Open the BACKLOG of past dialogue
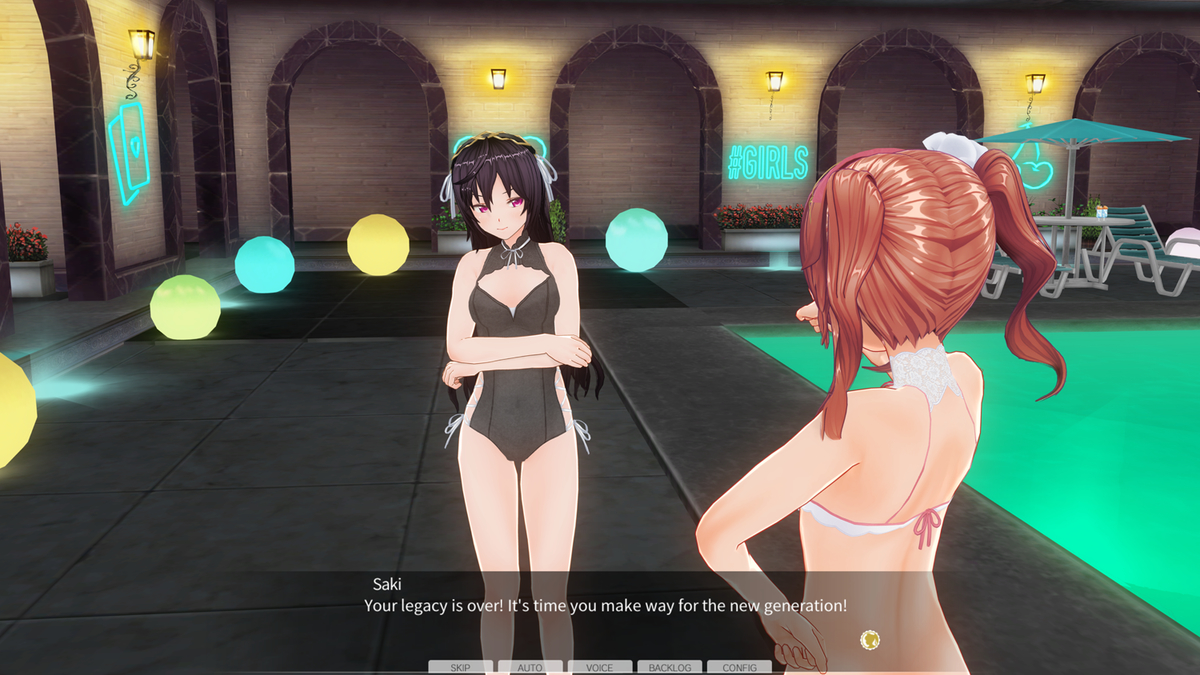Viewport: 1200px width, 675px height. pyautogui.click(x=670, y=667)
